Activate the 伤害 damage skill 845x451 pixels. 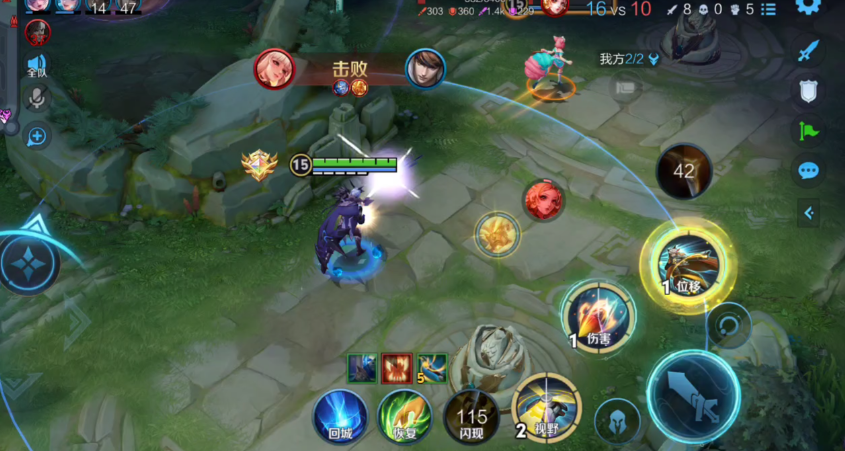598,315
